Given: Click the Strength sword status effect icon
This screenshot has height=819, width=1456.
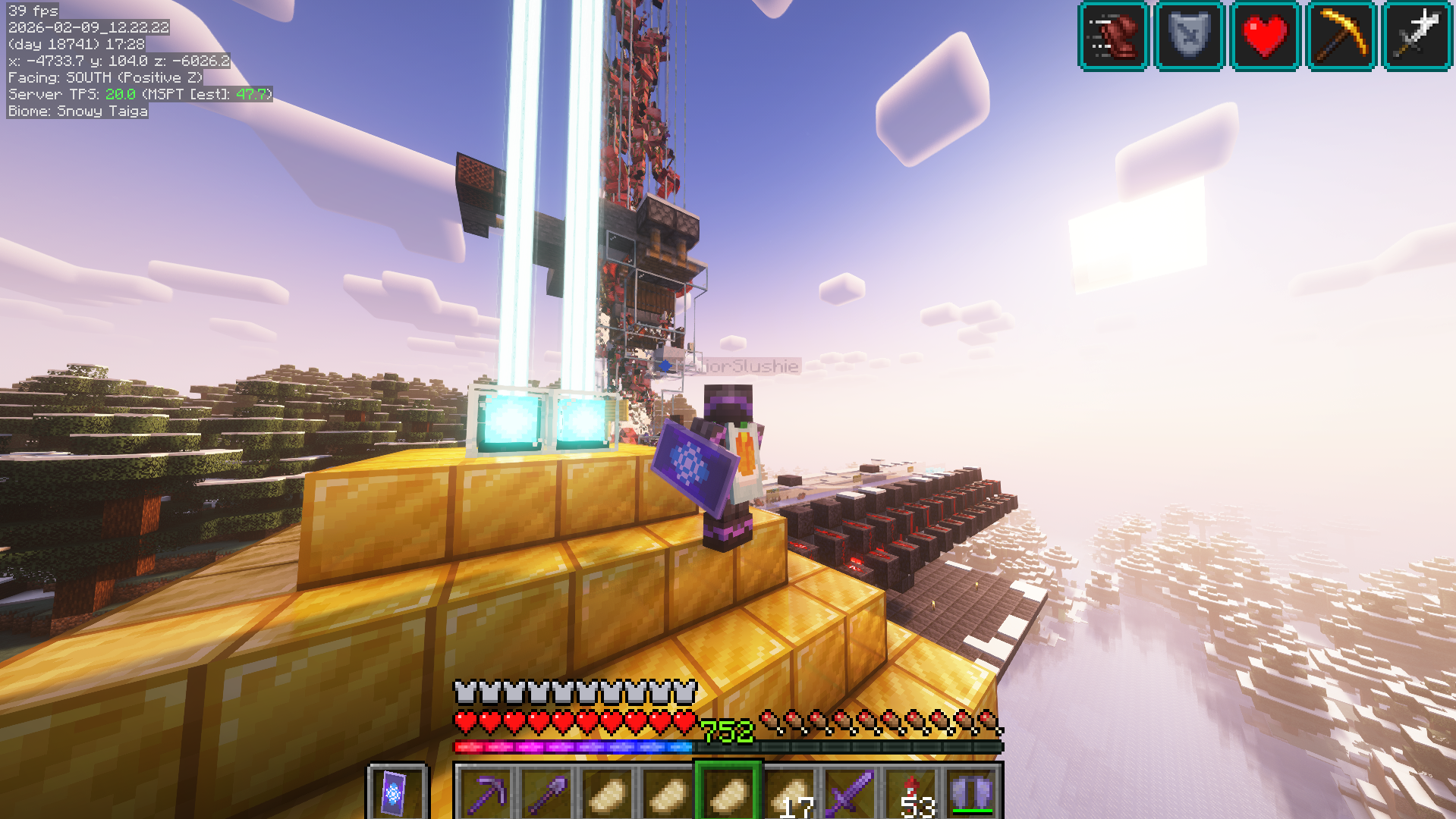Looking at the screenshot, I should point(1417,36).
